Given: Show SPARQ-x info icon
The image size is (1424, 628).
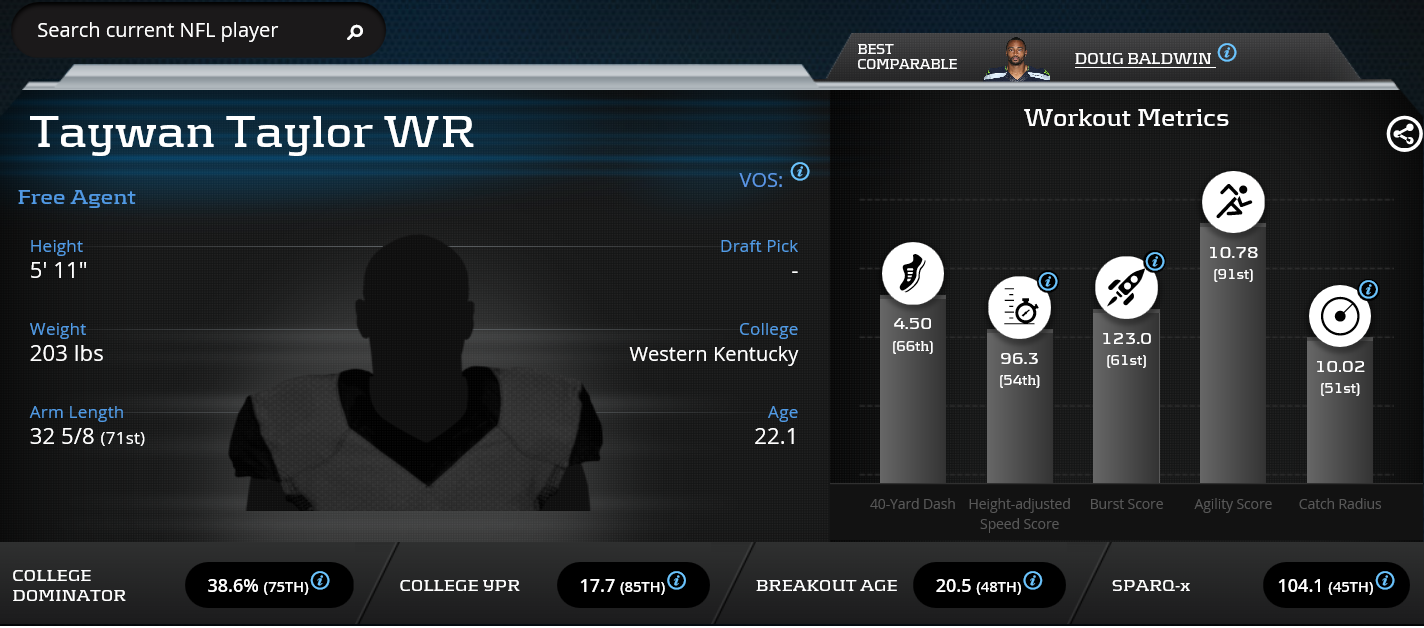Looking at the screenshot, I should pyautogui.click(x=1385, y=580).
